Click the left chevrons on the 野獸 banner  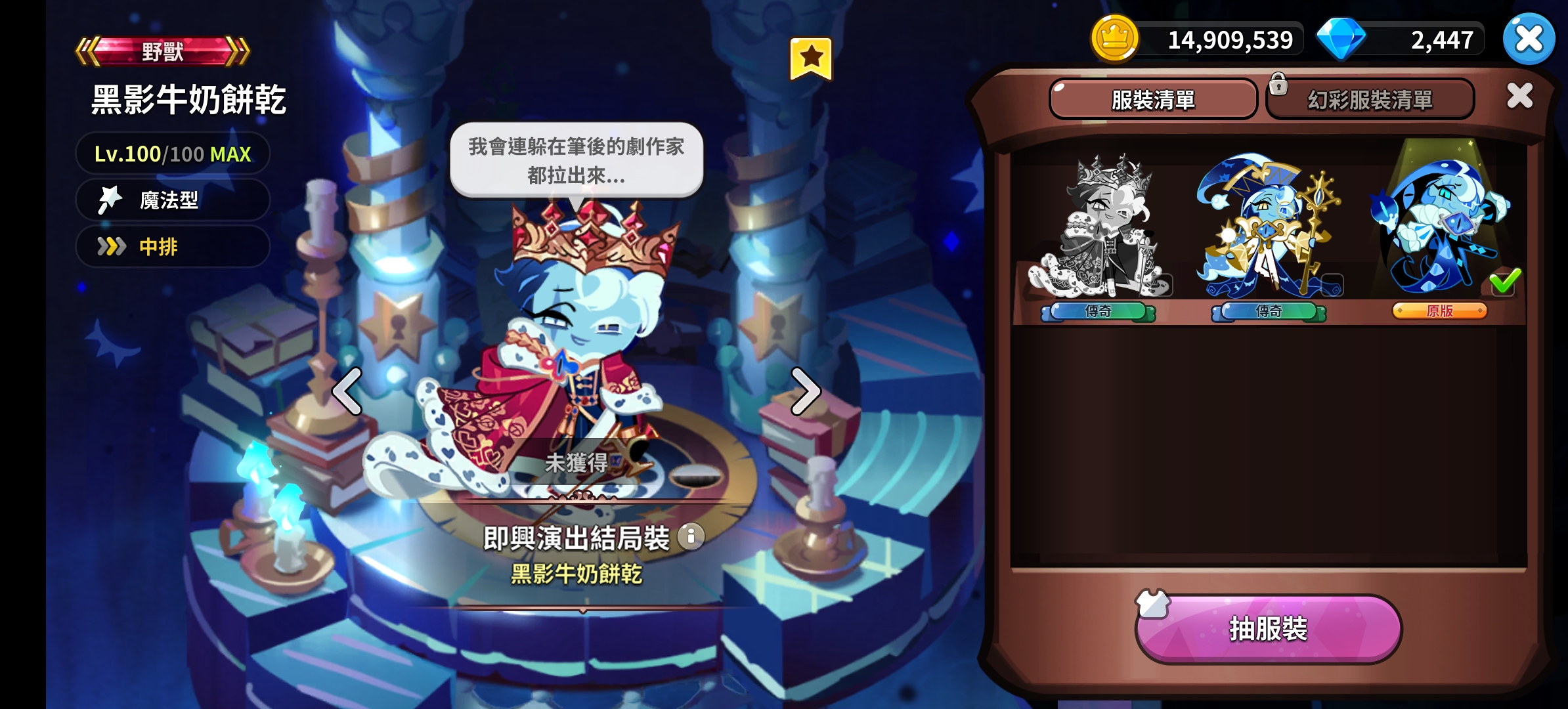tap(87, 51)
